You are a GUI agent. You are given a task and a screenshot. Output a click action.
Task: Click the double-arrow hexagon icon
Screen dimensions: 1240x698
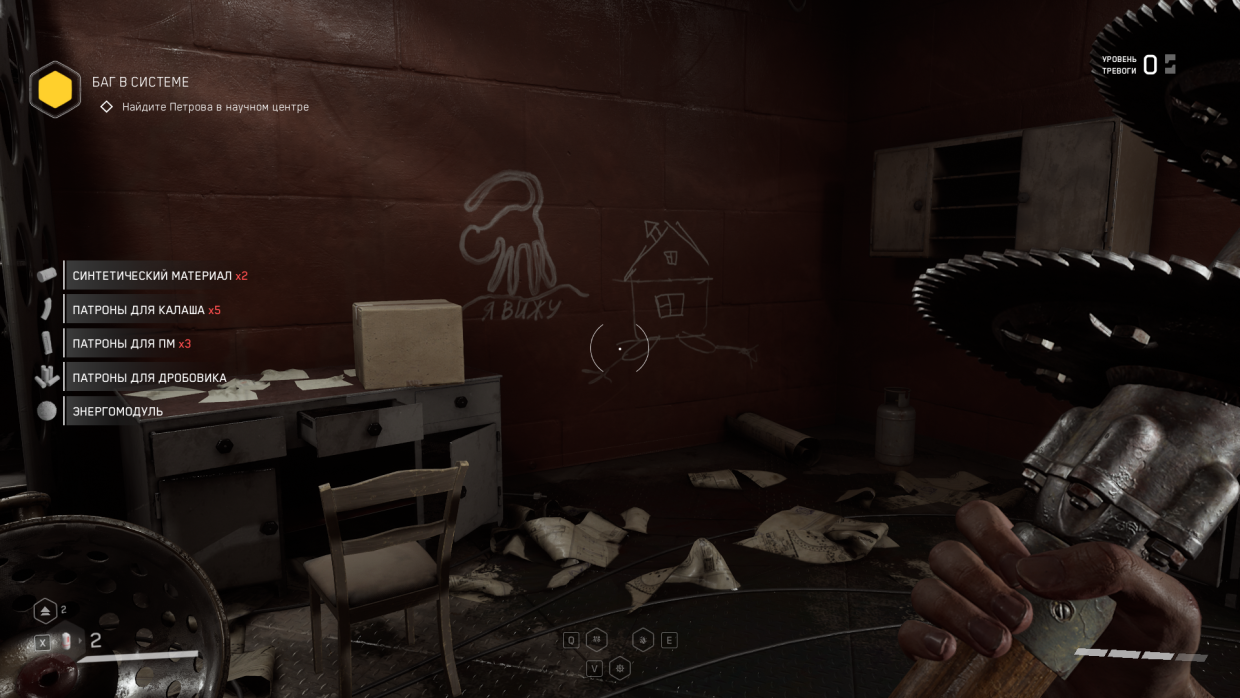pyautogui.click(x=46, y=611)
